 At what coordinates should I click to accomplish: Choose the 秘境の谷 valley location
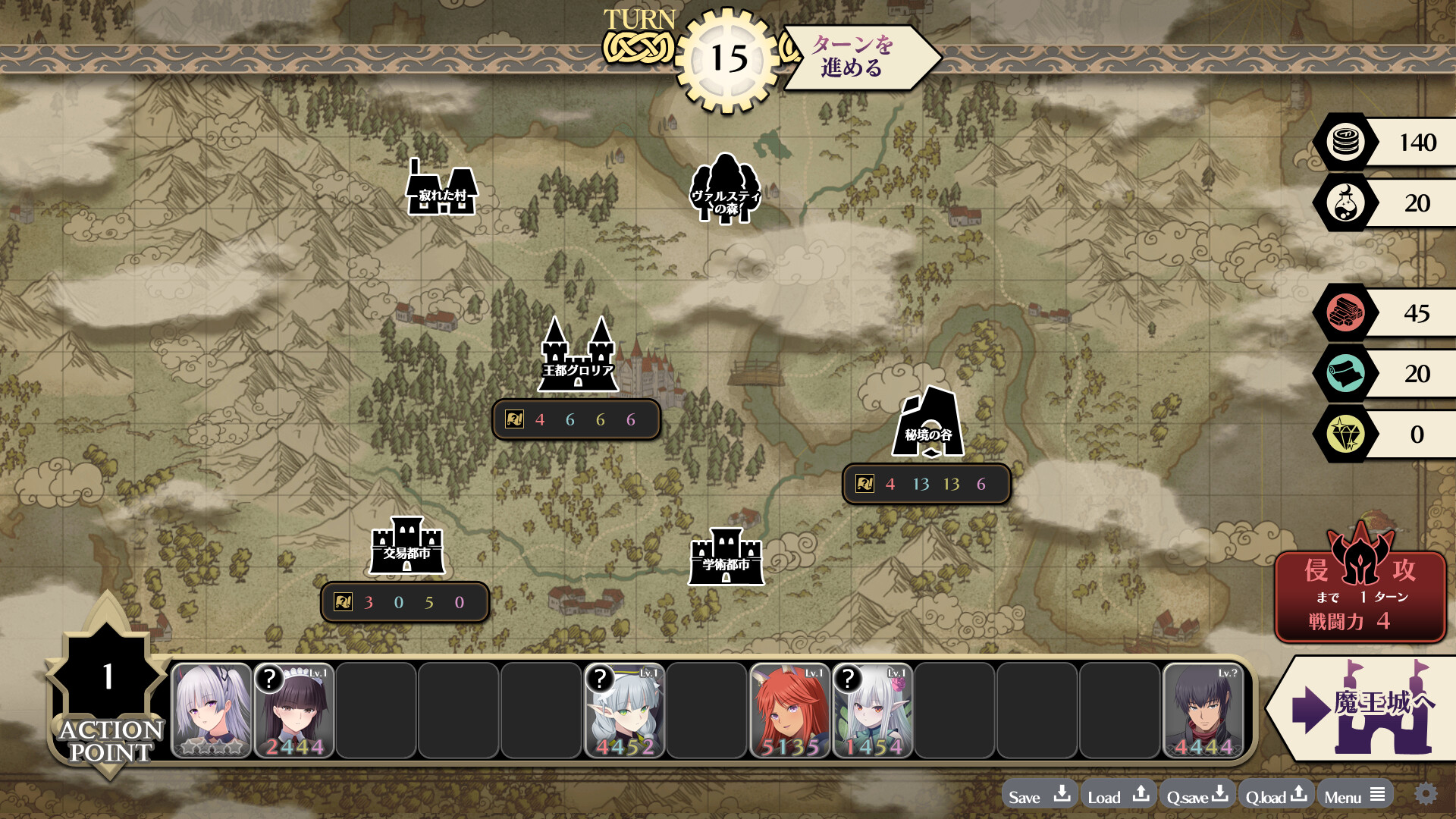coord(928,423)
